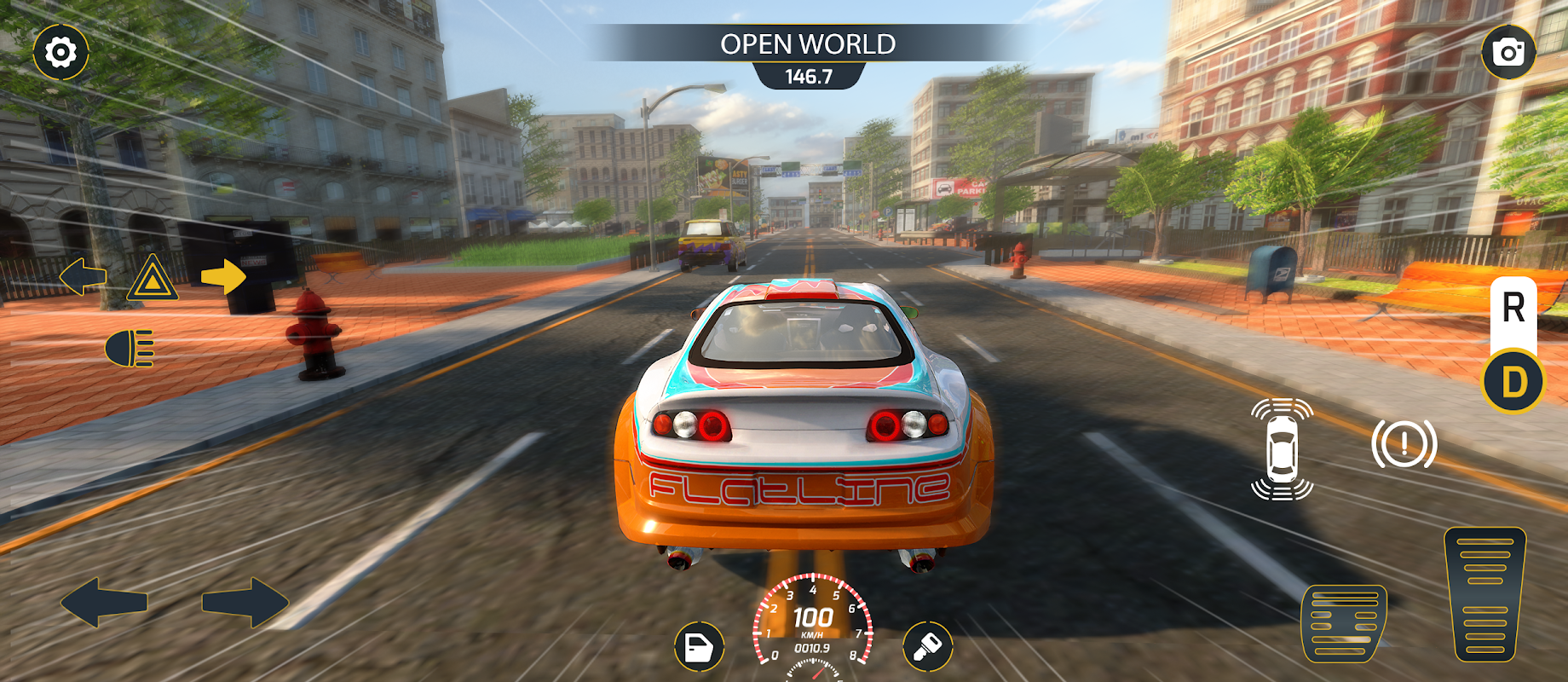The height and width of the screenshot is (682, 1568).
Task: Open the gear settings menu
Action: pyautogui.click(x=61, y=53)
